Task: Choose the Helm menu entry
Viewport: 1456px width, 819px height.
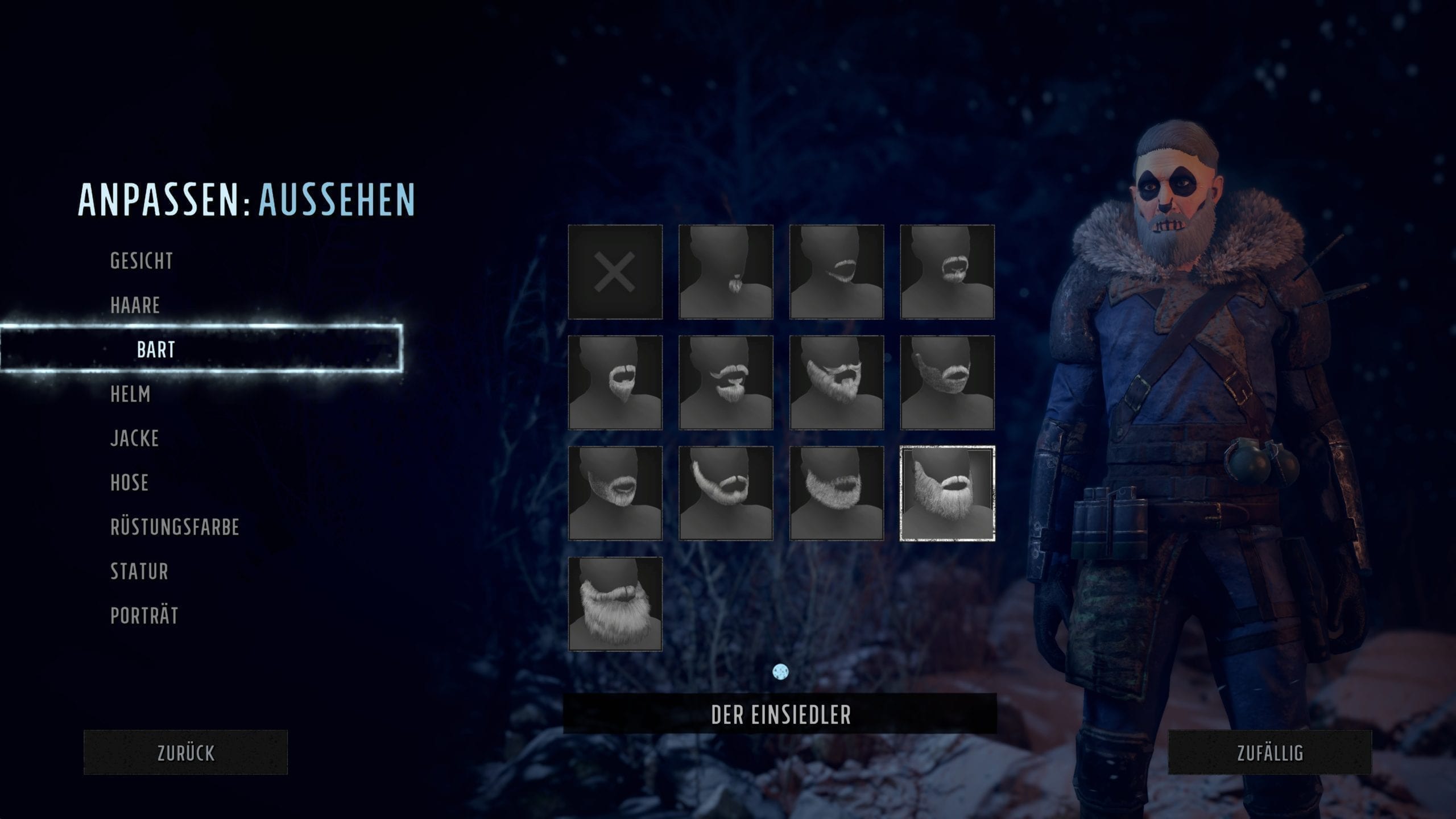Action: (x=130, y=394)
